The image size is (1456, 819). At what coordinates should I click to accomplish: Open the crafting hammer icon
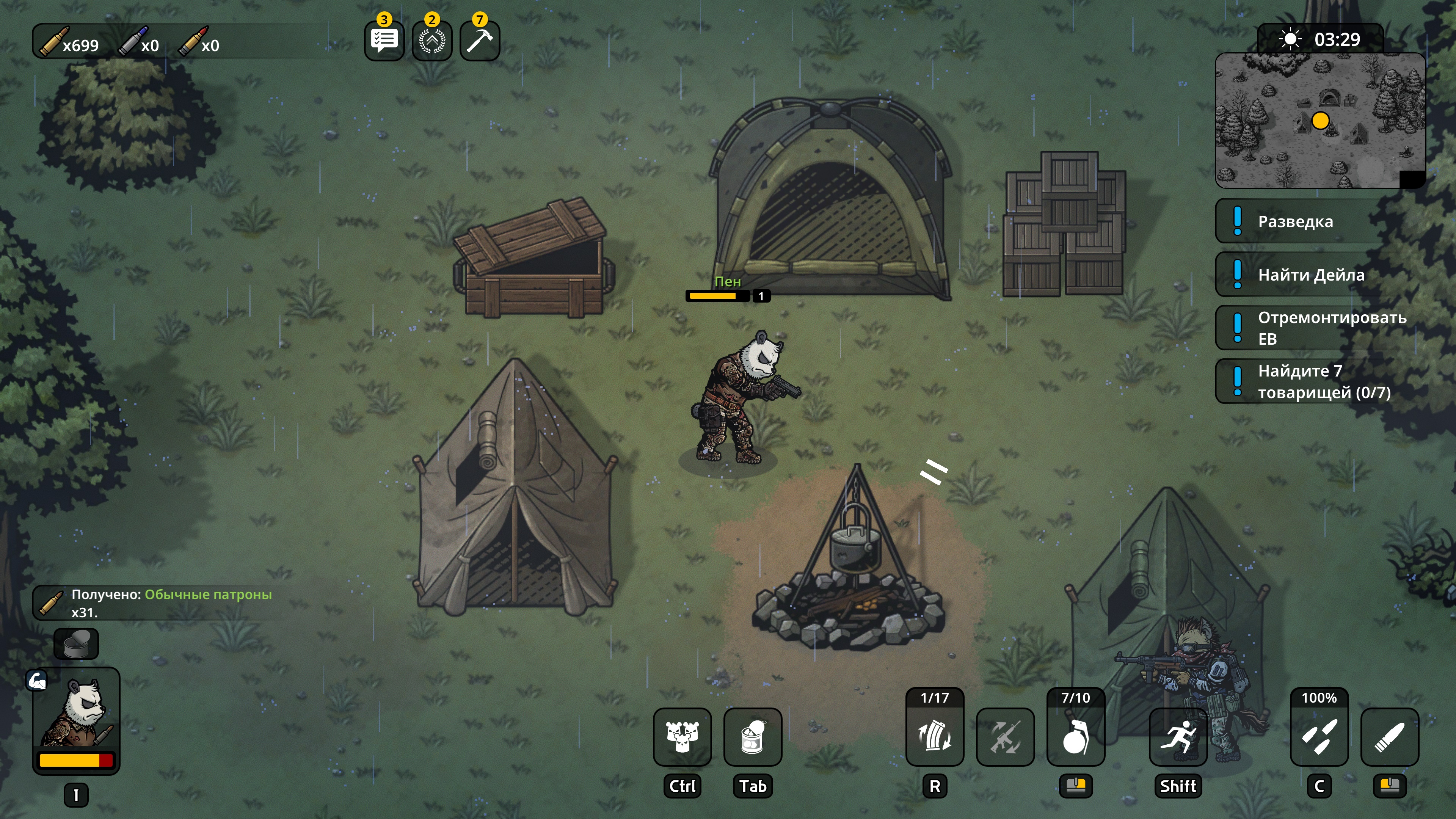click(479, 41)
